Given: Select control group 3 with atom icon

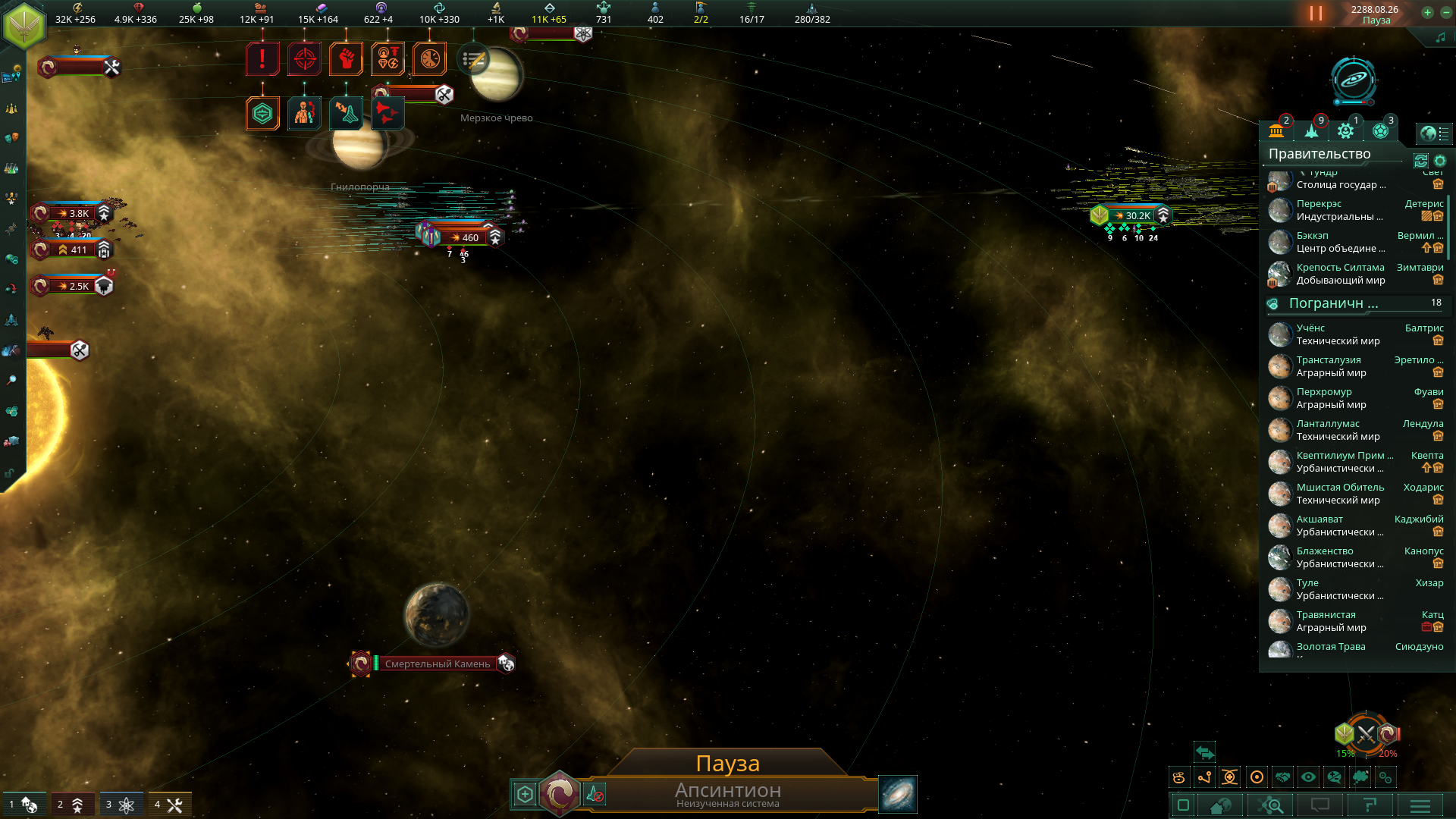Looking at the screenshot, I should (120, 805).
